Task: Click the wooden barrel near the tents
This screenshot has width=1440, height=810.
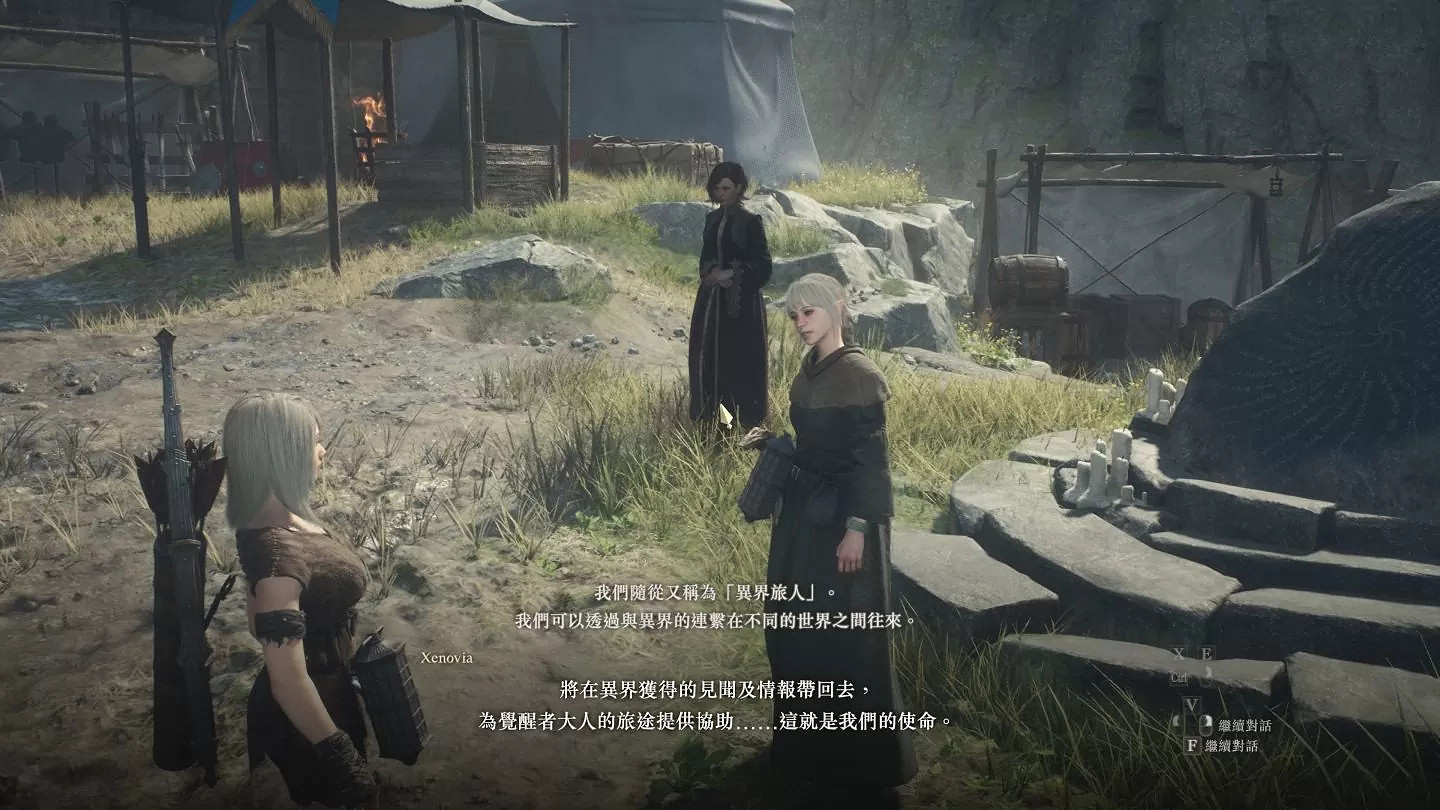Action: click(1027, 278)
